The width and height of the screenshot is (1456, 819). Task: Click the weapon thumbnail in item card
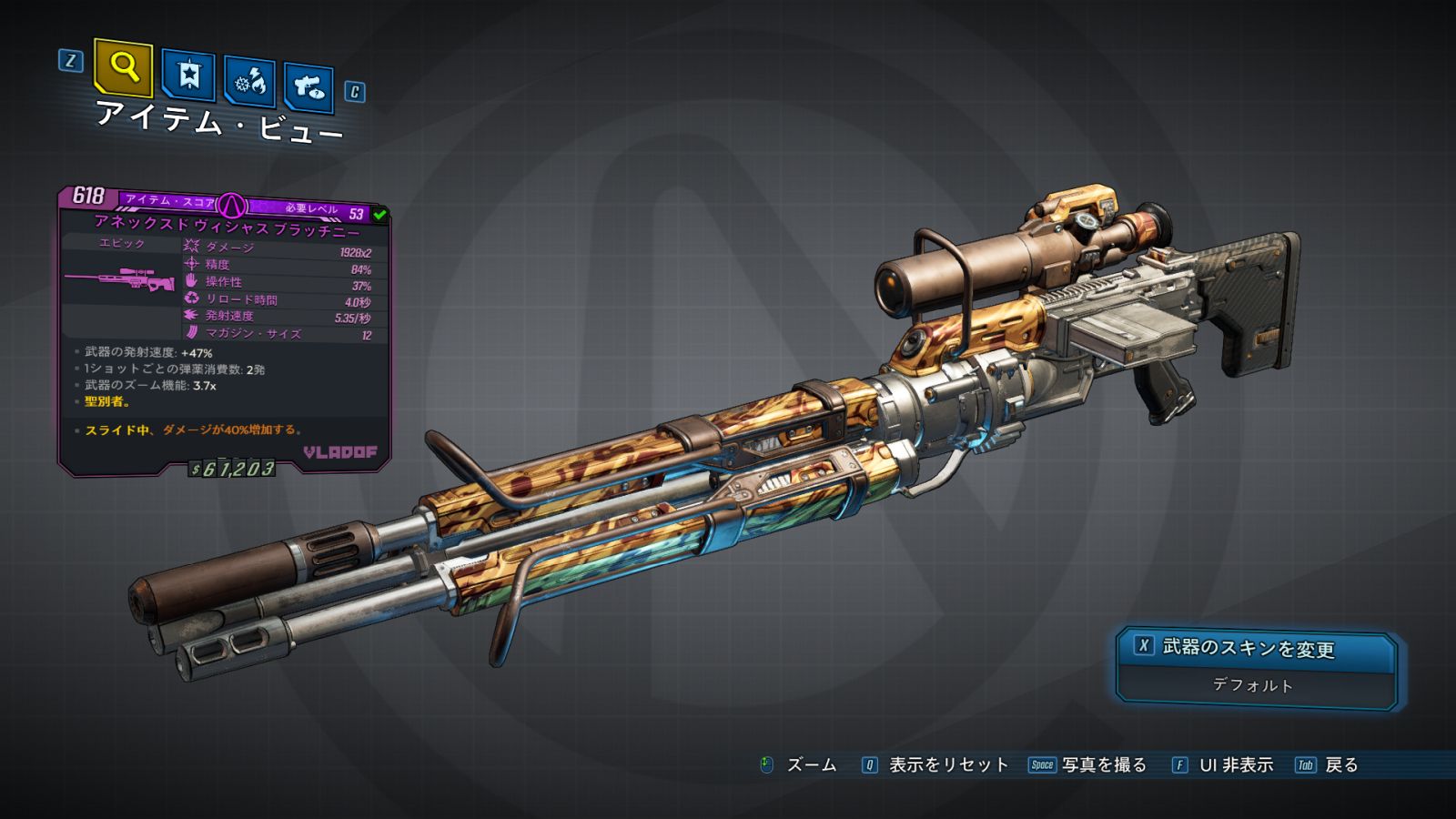[x=119, y=280]
